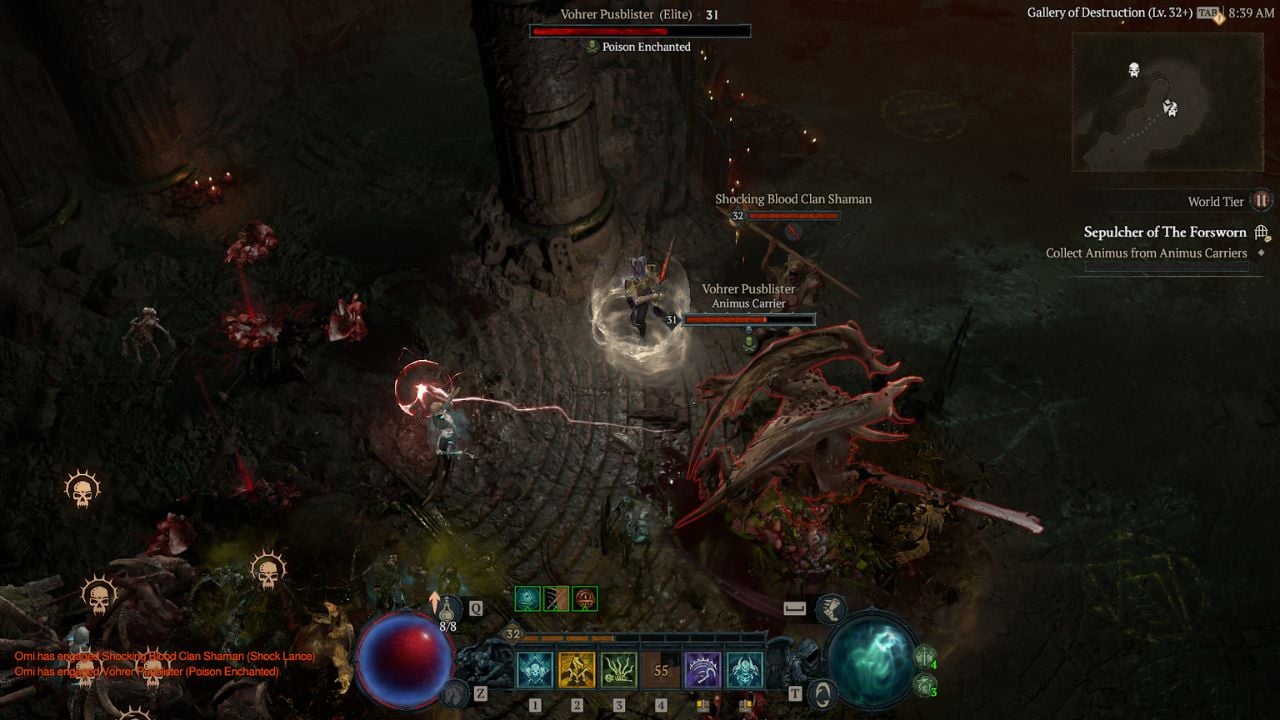Select the skill in action bar slot 1
The width and height of the screenshot is (1280, 720).
click(534, 670)
